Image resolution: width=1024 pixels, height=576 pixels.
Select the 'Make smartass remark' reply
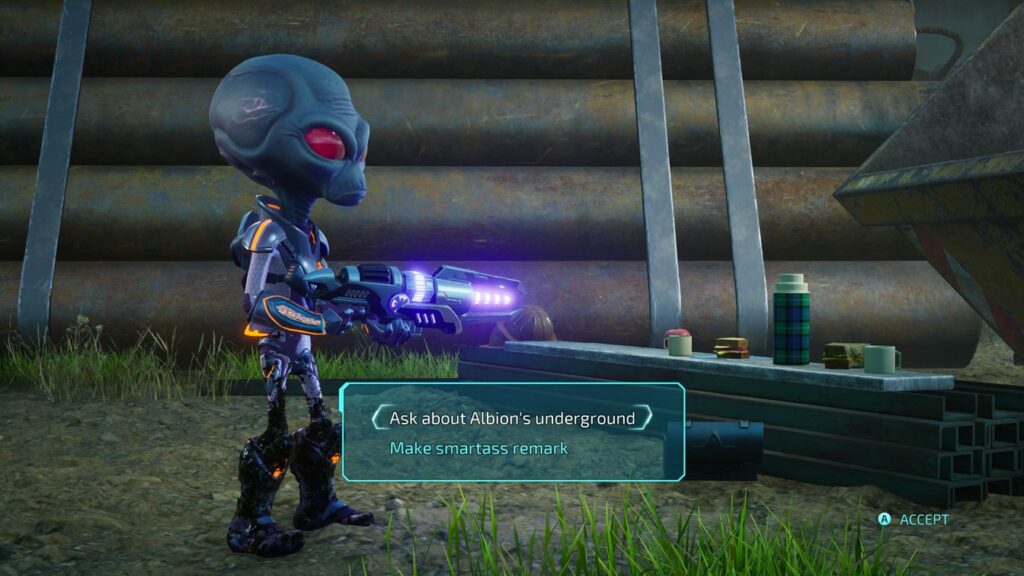click(479, 448)
